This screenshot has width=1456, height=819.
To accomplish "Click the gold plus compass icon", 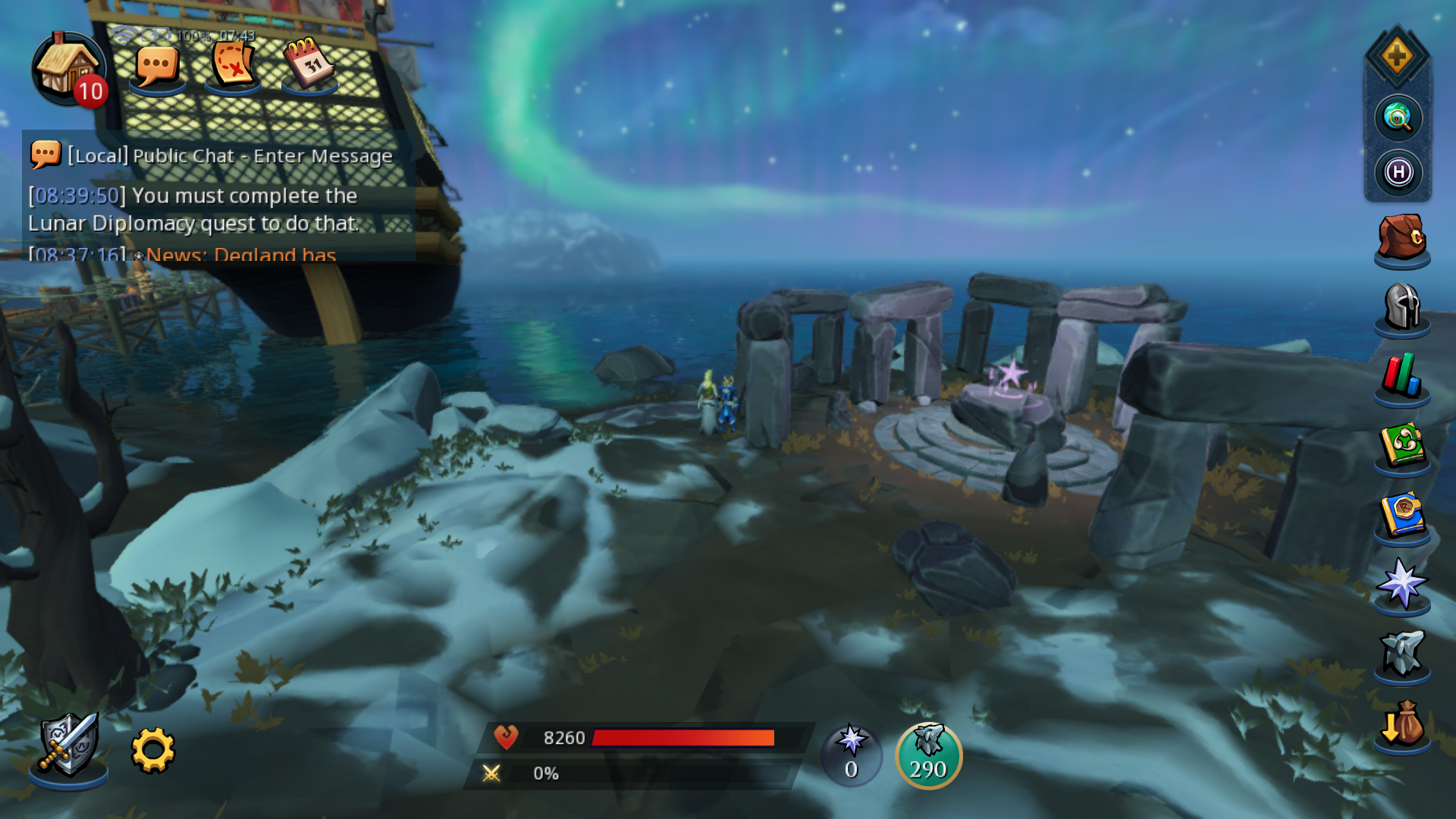I will pyautogui.click(x=1397, y=57).
